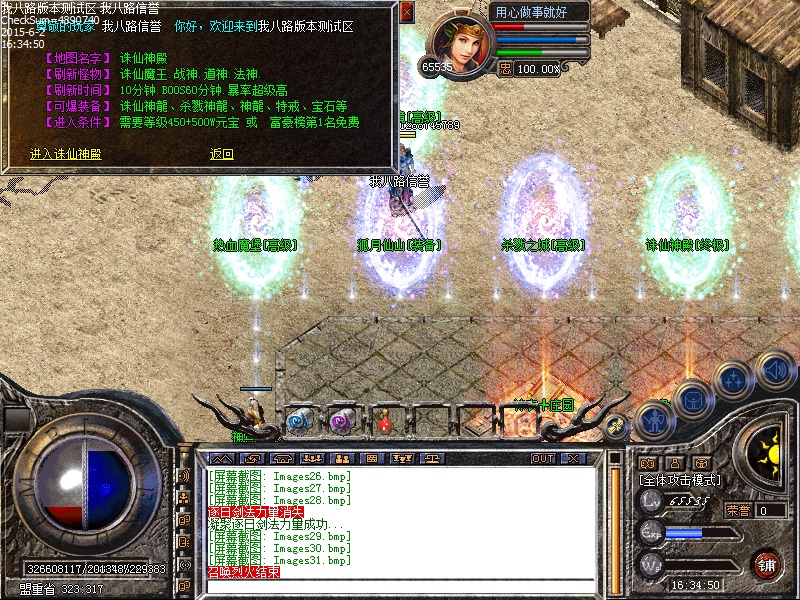The width and height of the screenshot is (800, 600).
Task: Click the round speaker sound button
Action: click(x=774, y=369)
